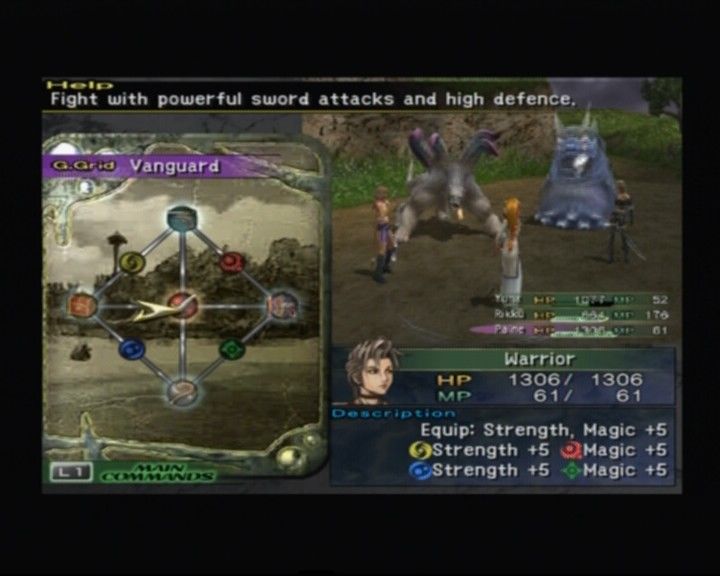This screenshot has width=720, height=576.
Task: Select the blue gate node
Action: [x=131, y=349]
